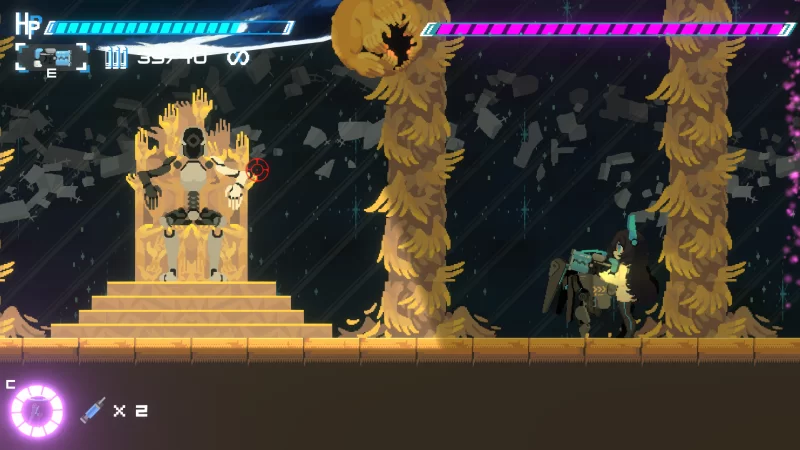Activate the glowing purple skill orb
800x450 pixels.
click(37, 410)
